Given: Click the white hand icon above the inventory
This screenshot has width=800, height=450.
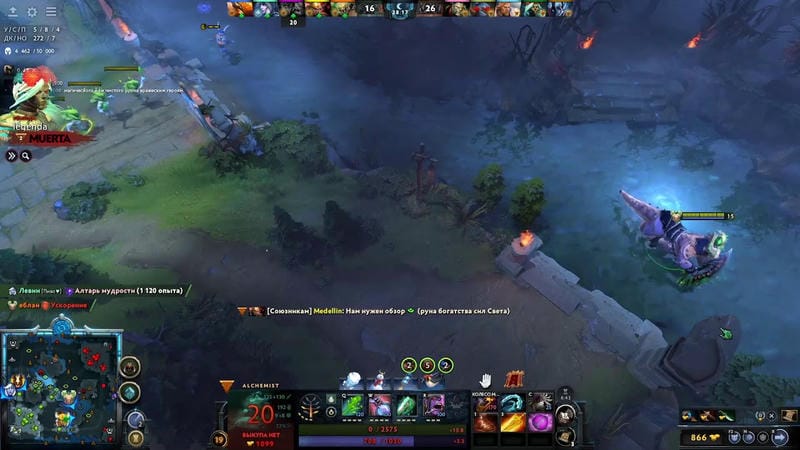Looking at the screenshot, I should pos(485,379).
